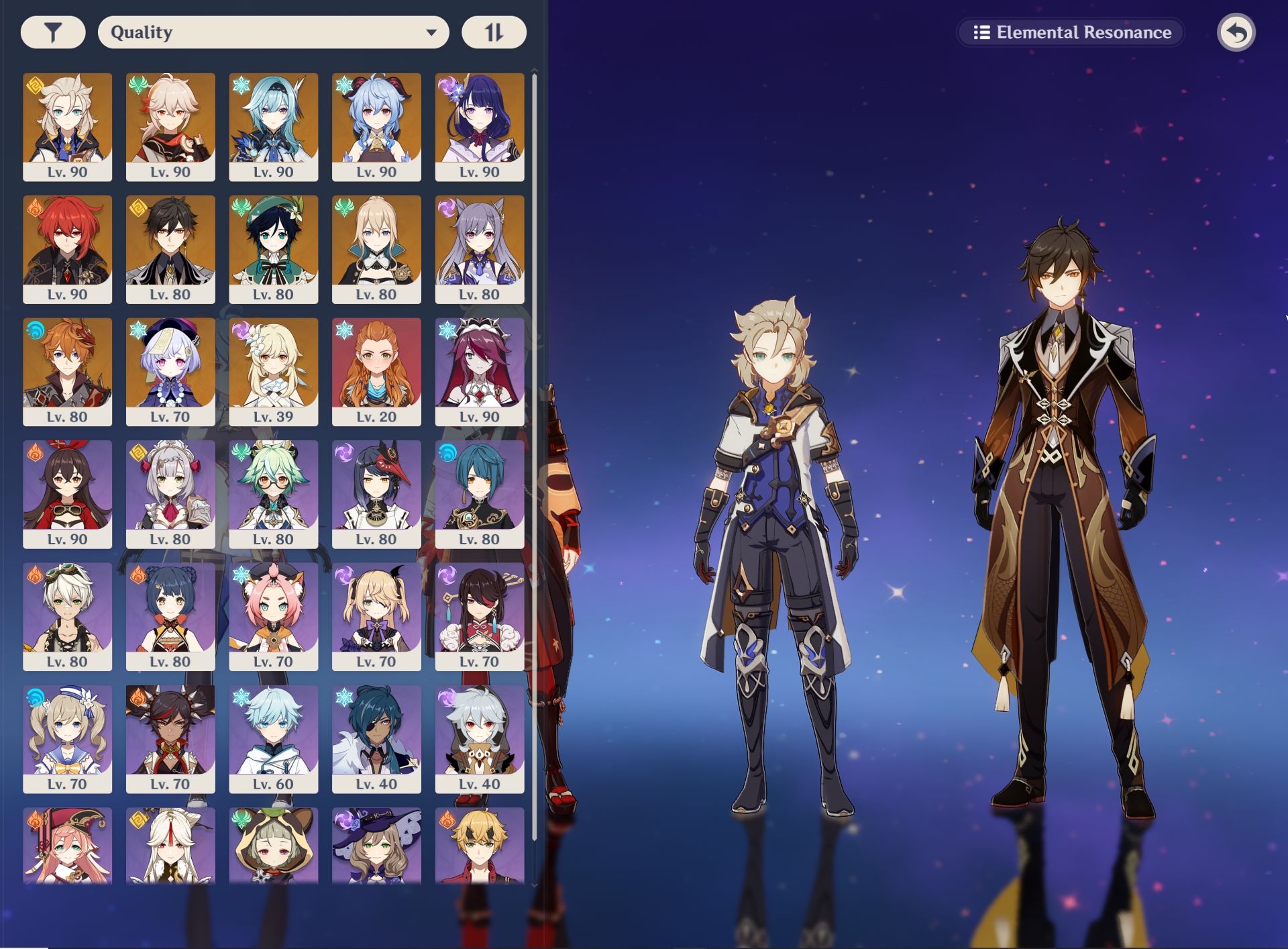Select Amber's Lv. 90 portrait

click(x=68, y=490)
